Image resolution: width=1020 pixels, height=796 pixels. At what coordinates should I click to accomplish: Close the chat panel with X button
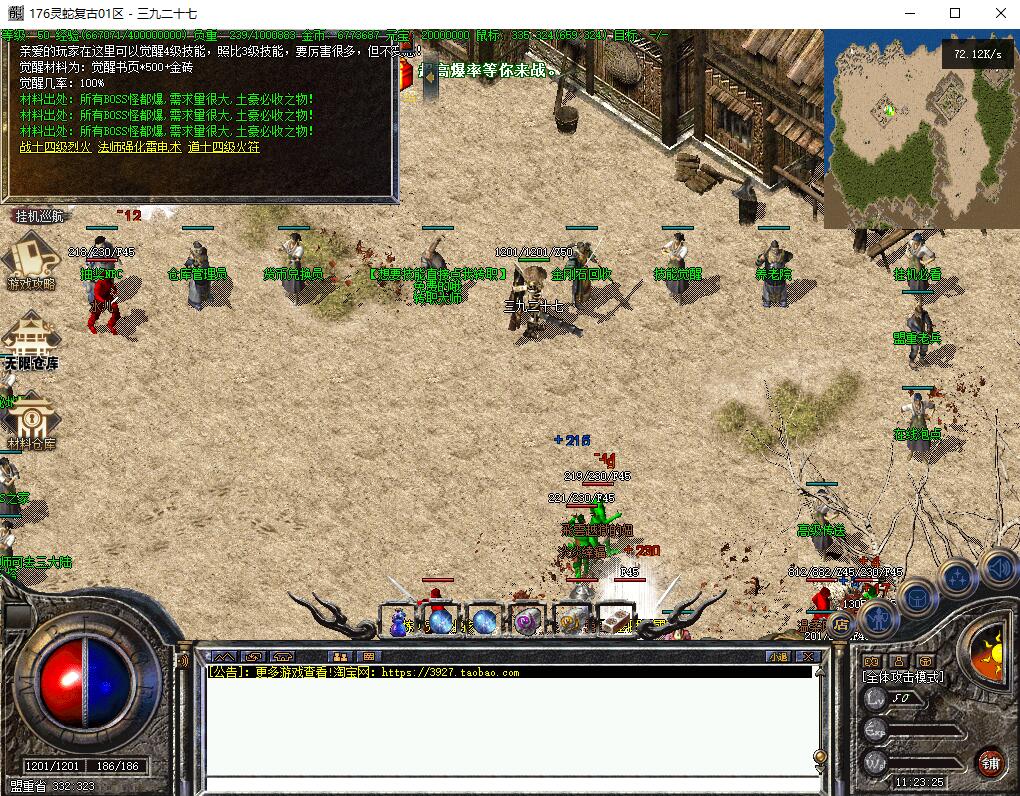coord(808,656)
